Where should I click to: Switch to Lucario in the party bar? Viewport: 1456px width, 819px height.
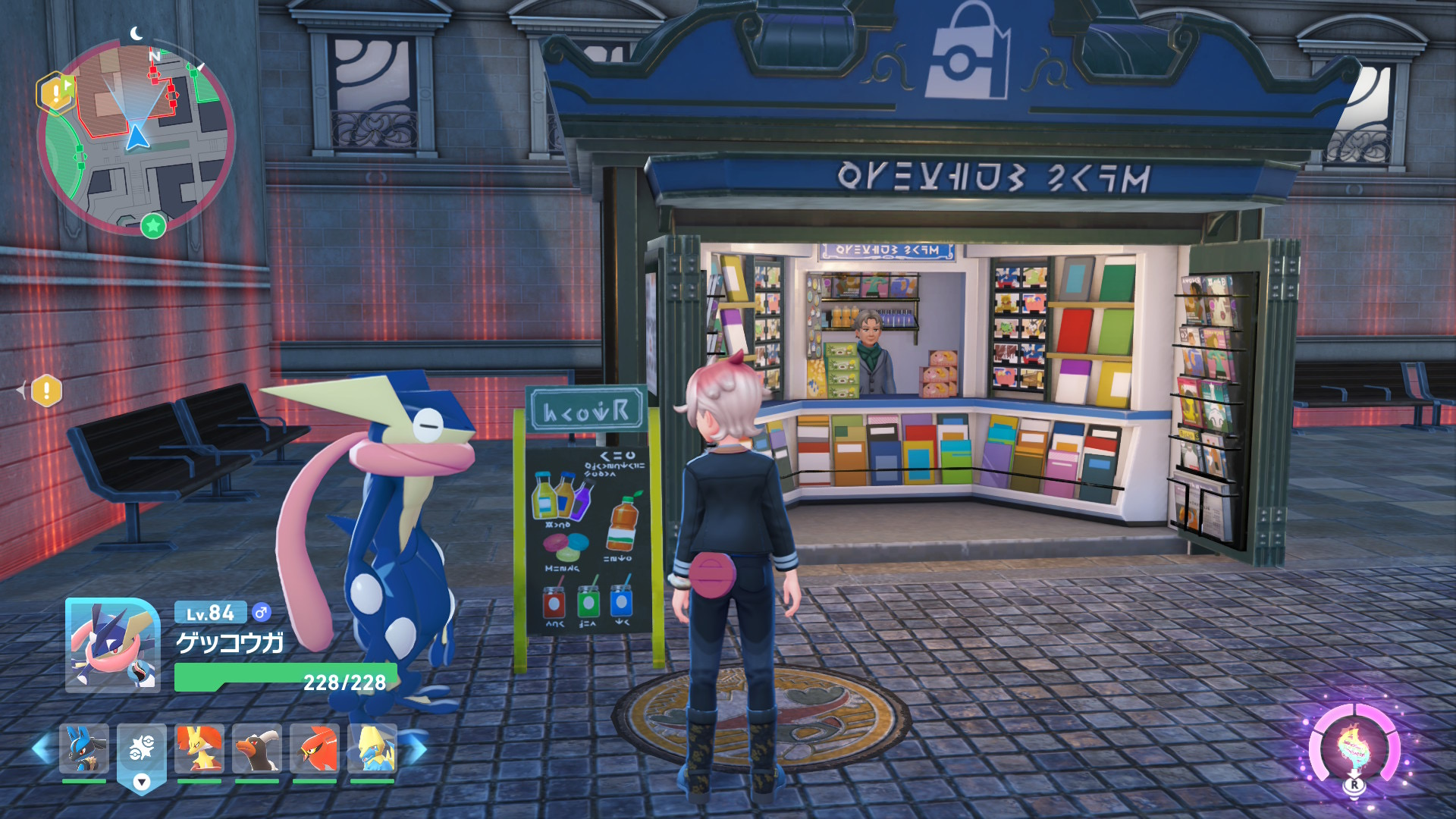[84, 748]
